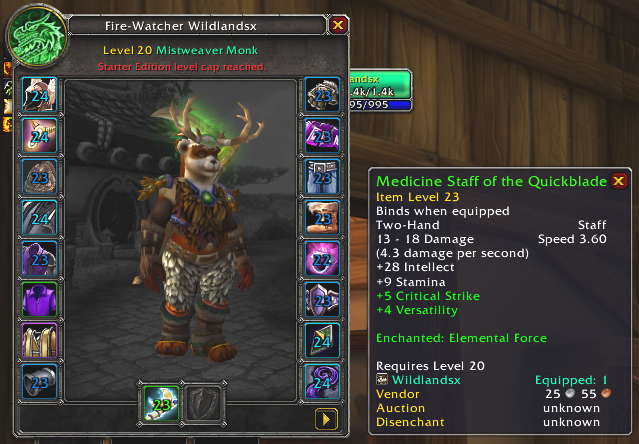Expand the character stats arrow button
This screenshot has width=639, height=444.
pyautogui.click(x=327, y=417)
